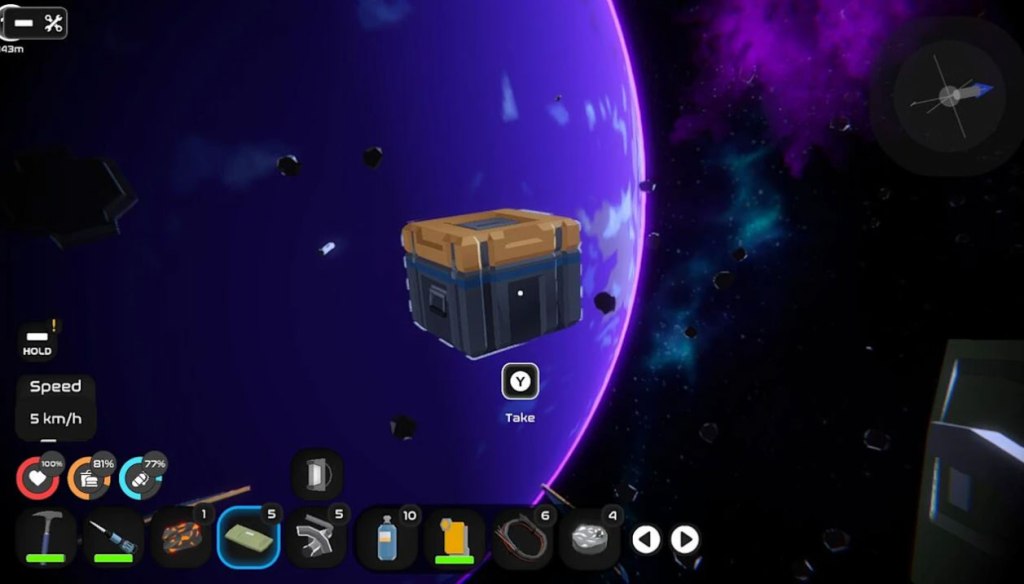The height and width of the screenshot is (584, 1024).
Task: Go to the previous hotbar page
Action: (x=647, y=540)
